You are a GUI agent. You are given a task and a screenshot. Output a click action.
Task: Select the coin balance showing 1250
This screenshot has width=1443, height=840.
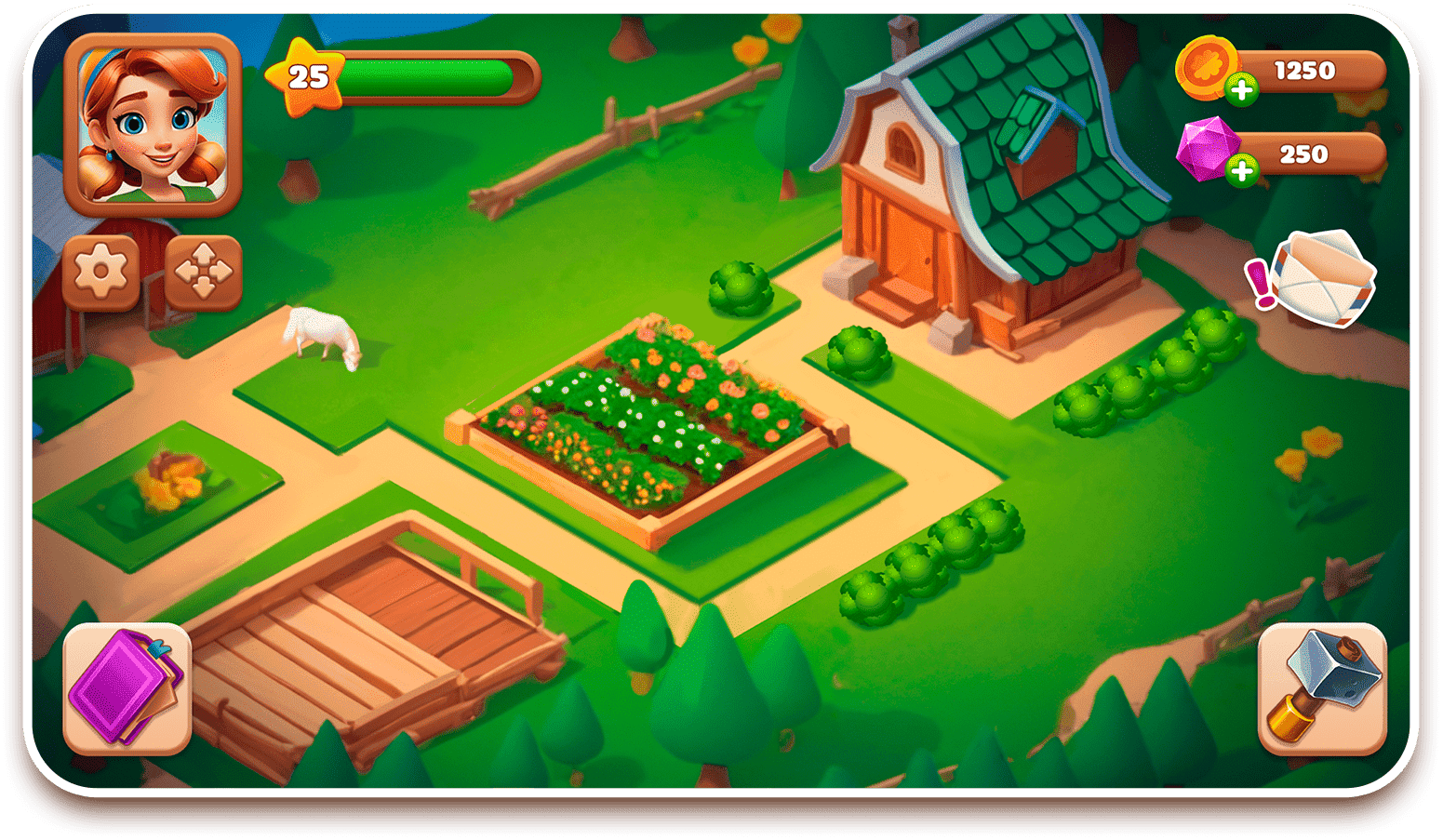point(1307,70)
